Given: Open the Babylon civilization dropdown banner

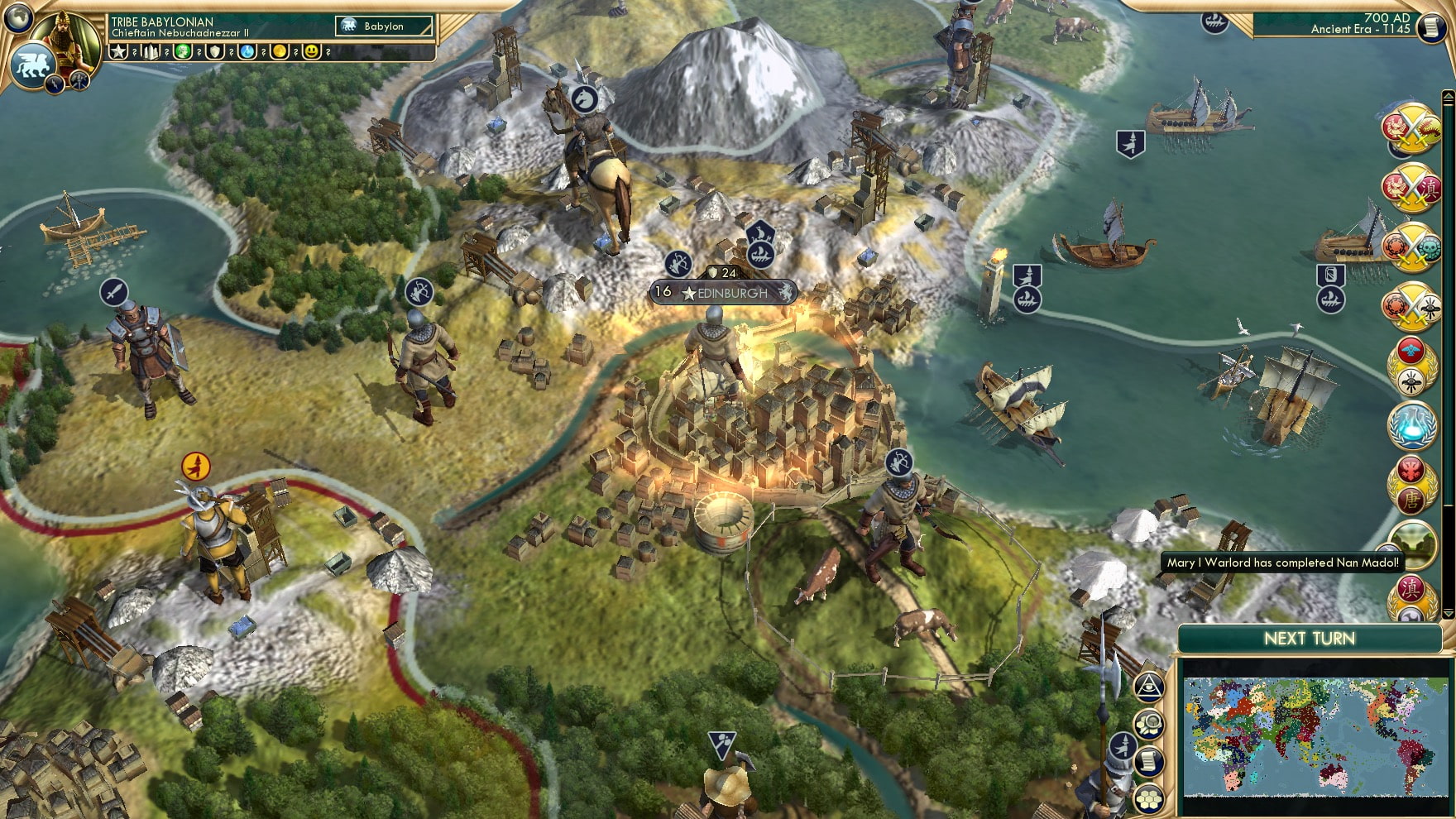Looking at the screenshot, I should [382, 26].
